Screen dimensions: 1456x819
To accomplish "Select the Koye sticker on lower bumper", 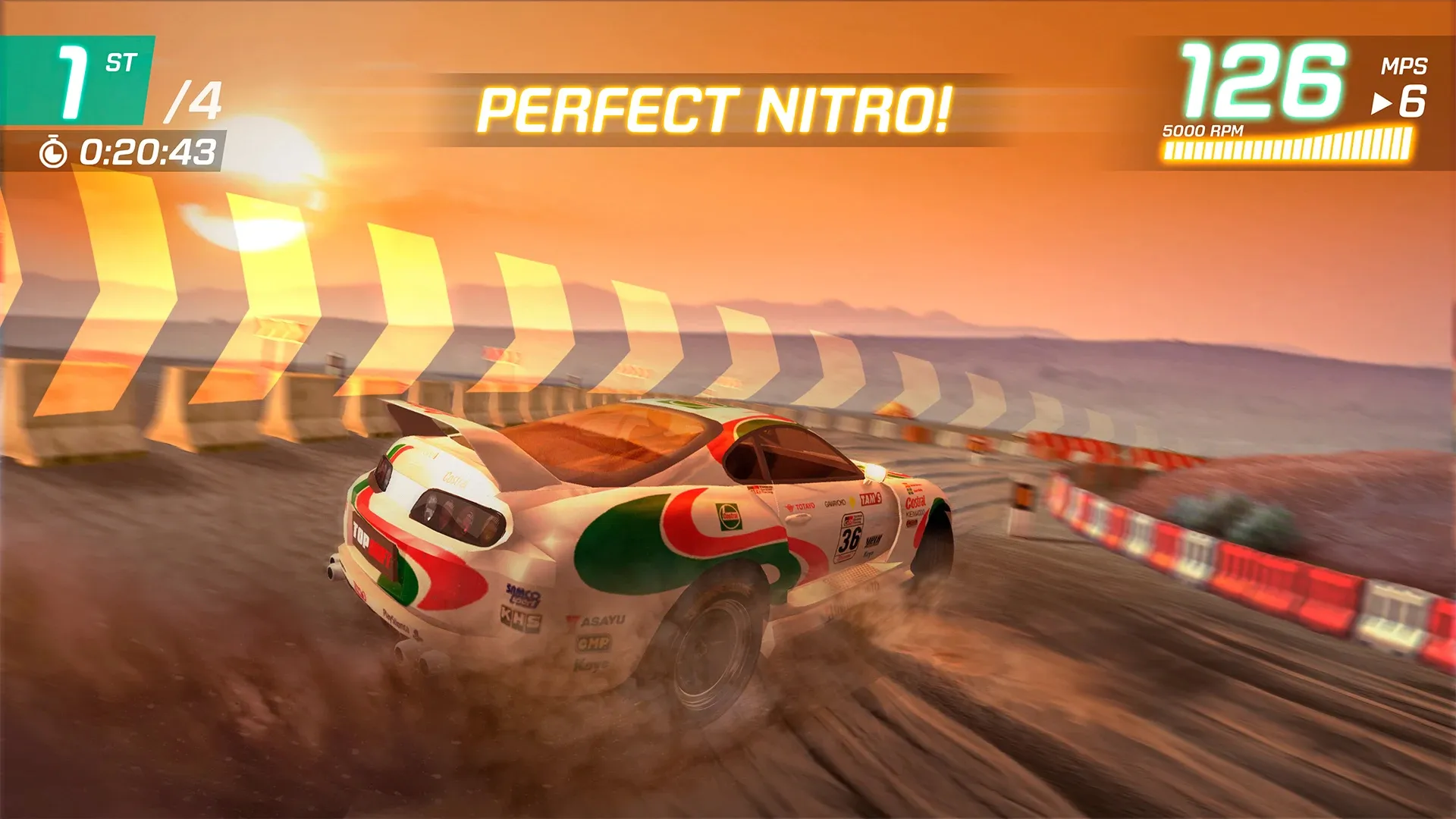I will (x=591, y=665).
